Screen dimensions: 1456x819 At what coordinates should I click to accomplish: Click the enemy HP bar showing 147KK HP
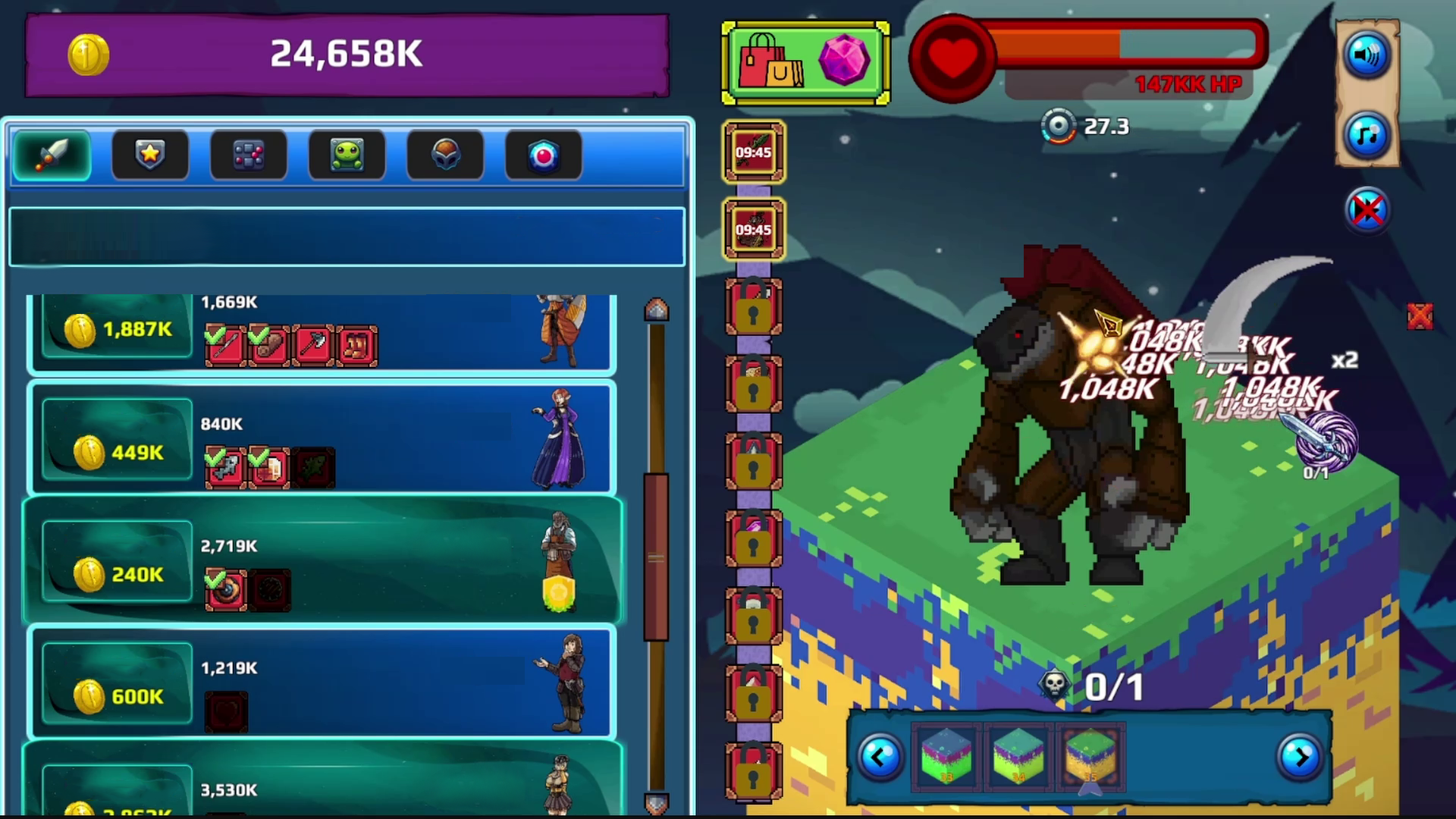tap(1130, 47)
